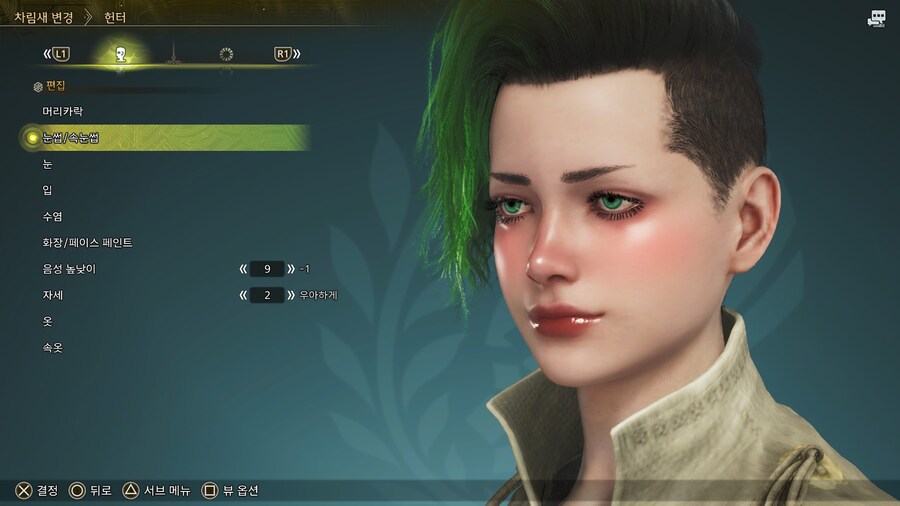Choose 화장/페이스 페인트 makeup option

coord(87,242)
